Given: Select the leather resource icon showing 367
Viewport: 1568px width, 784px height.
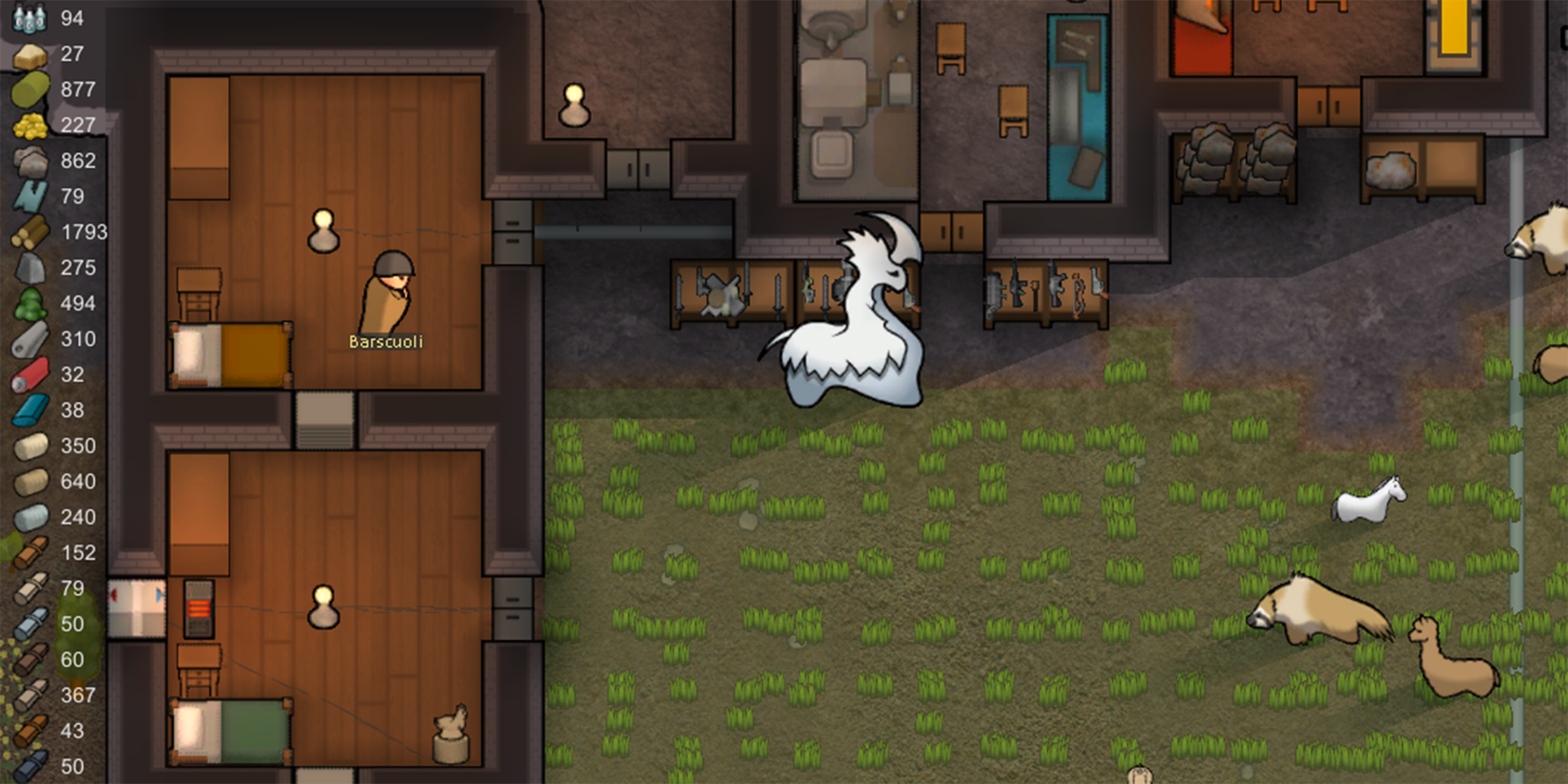Looking at the screenshot, I should point(29,695).
